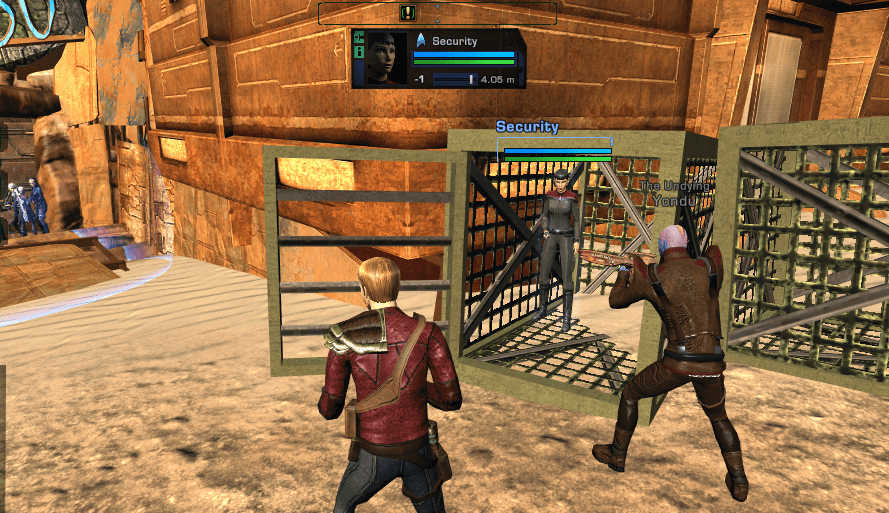Select the exclamation mission marker on the compass
Screen dimensions: 889x513
[407, 13]
